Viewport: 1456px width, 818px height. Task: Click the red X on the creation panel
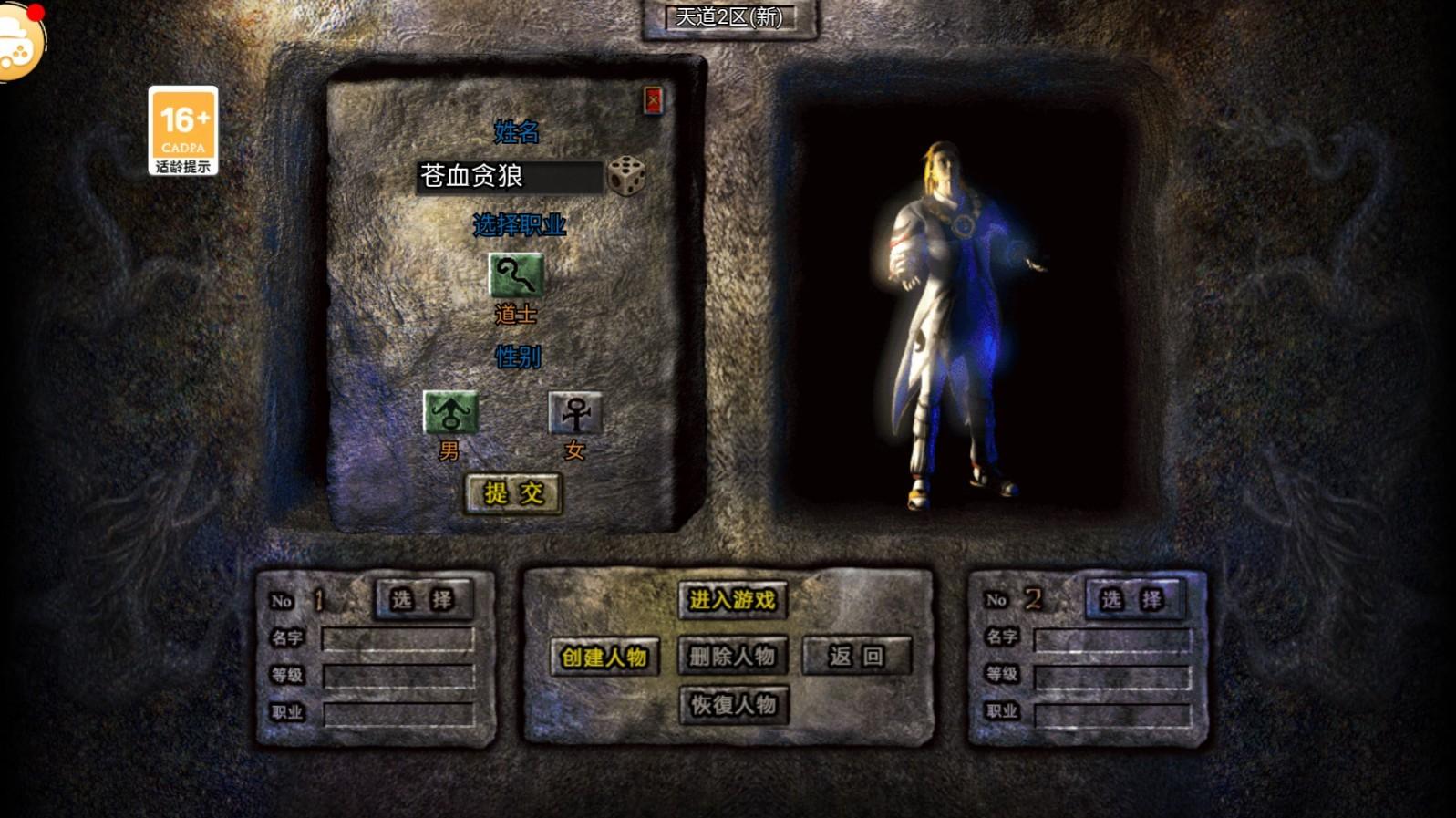pos(655,100)
